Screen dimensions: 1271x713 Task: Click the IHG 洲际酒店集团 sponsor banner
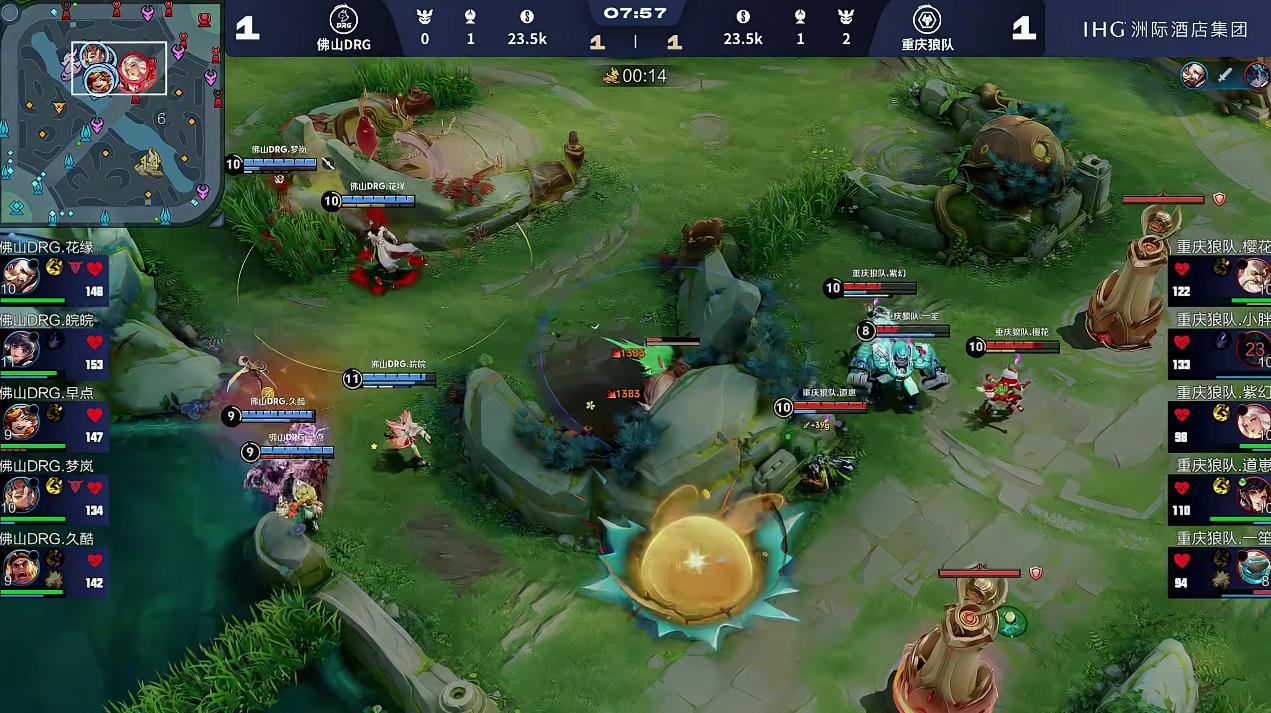[1165, 29]
